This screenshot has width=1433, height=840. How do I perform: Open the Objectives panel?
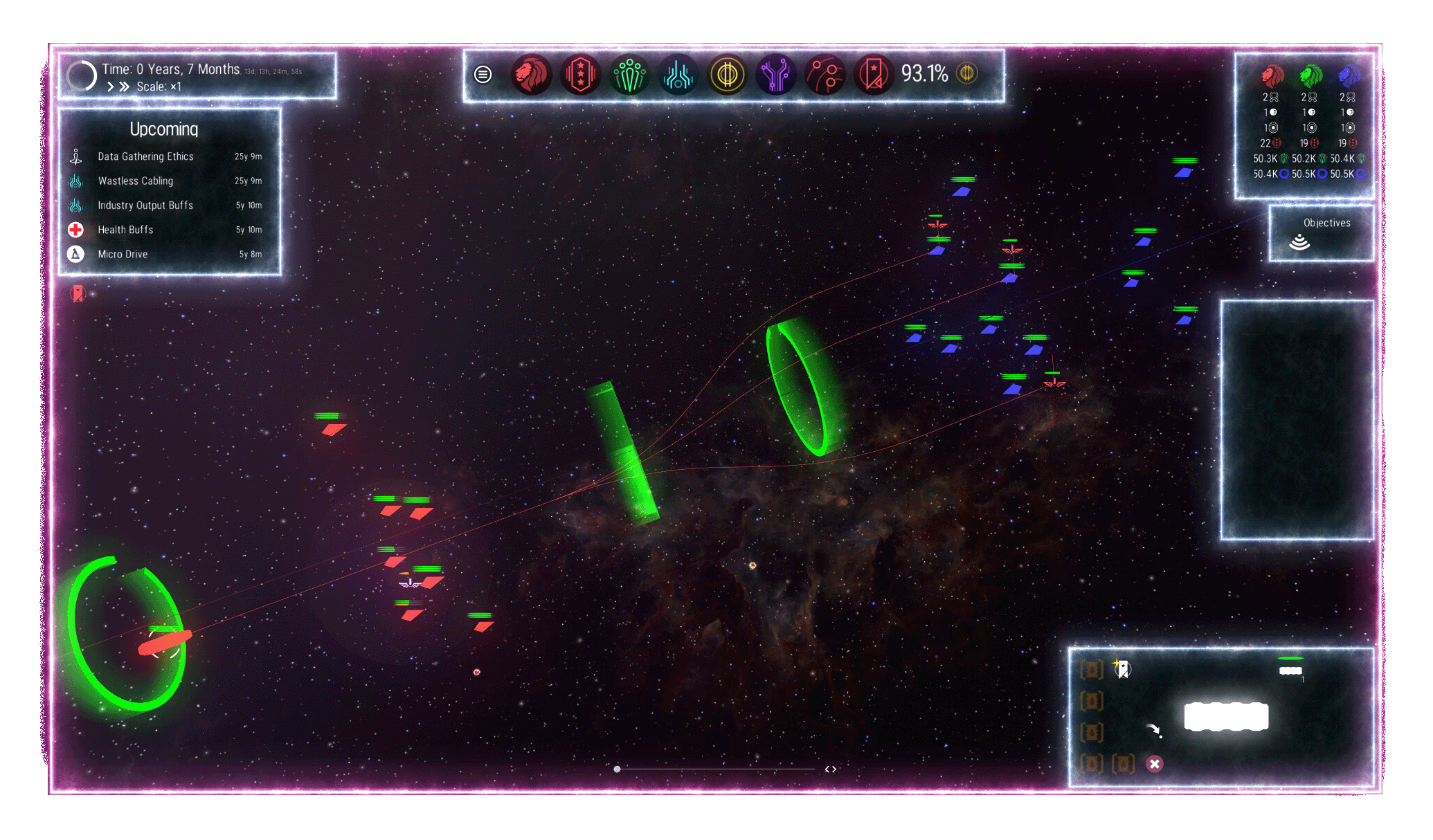pos(1321,233)
